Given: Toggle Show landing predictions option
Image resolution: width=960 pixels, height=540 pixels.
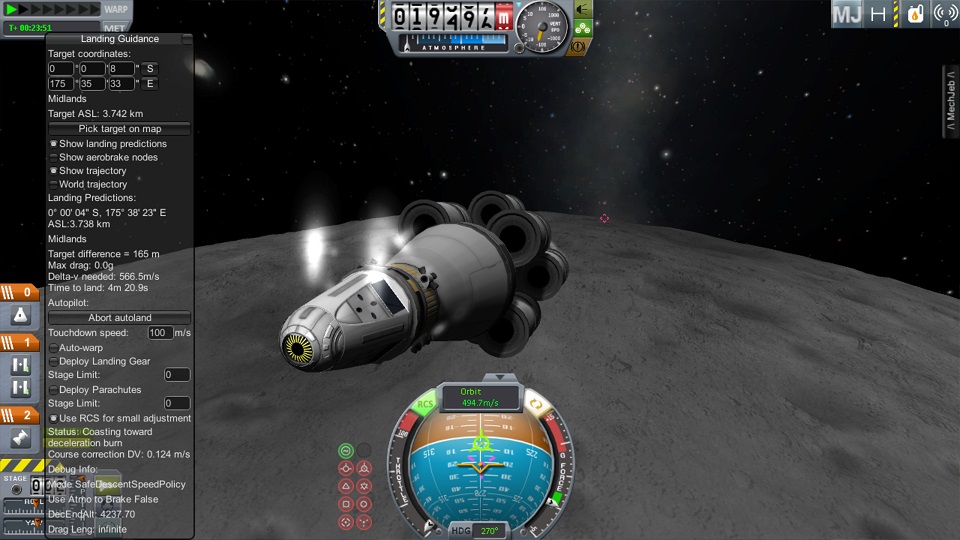Looking at the screenshot, I should [x=53, y=144].
